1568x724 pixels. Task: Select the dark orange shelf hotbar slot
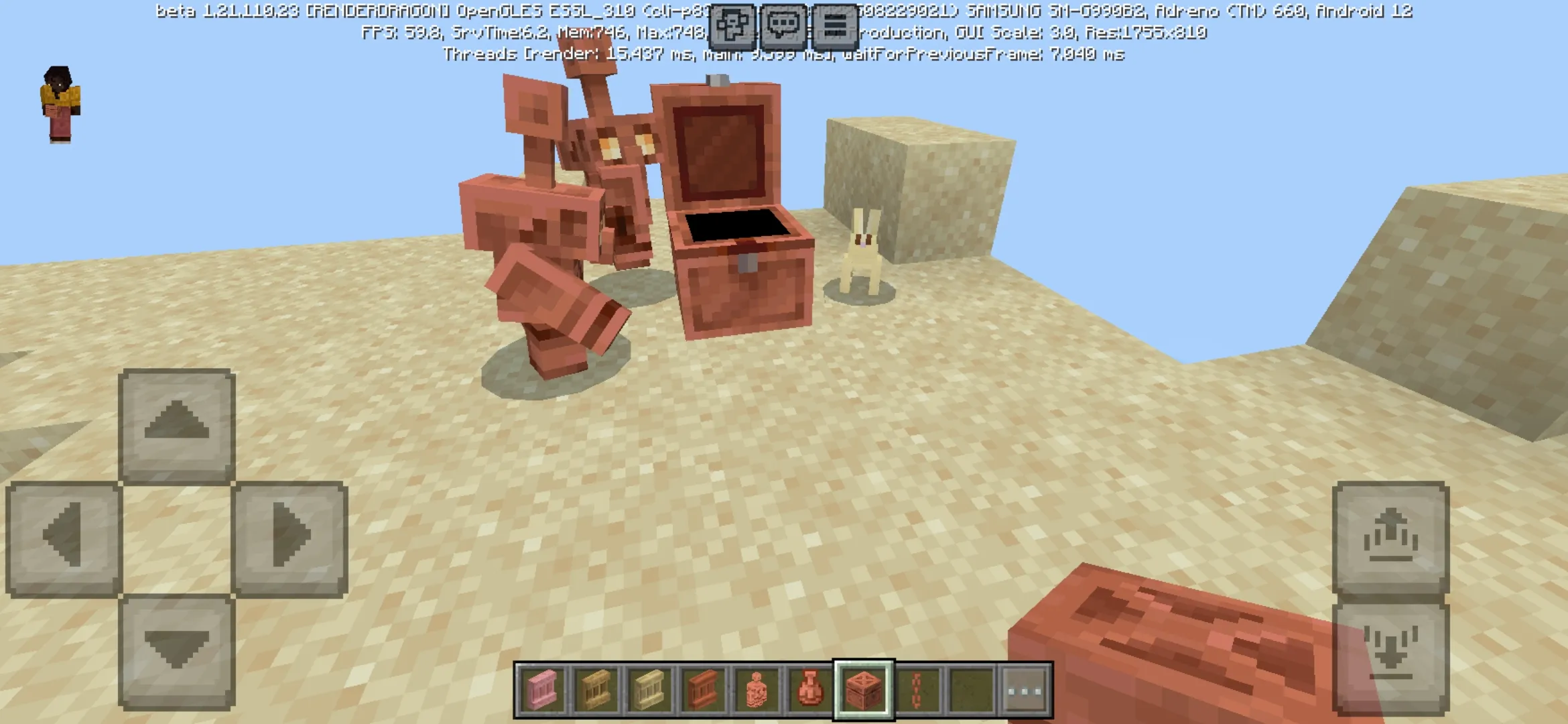[x=702, y=690]
